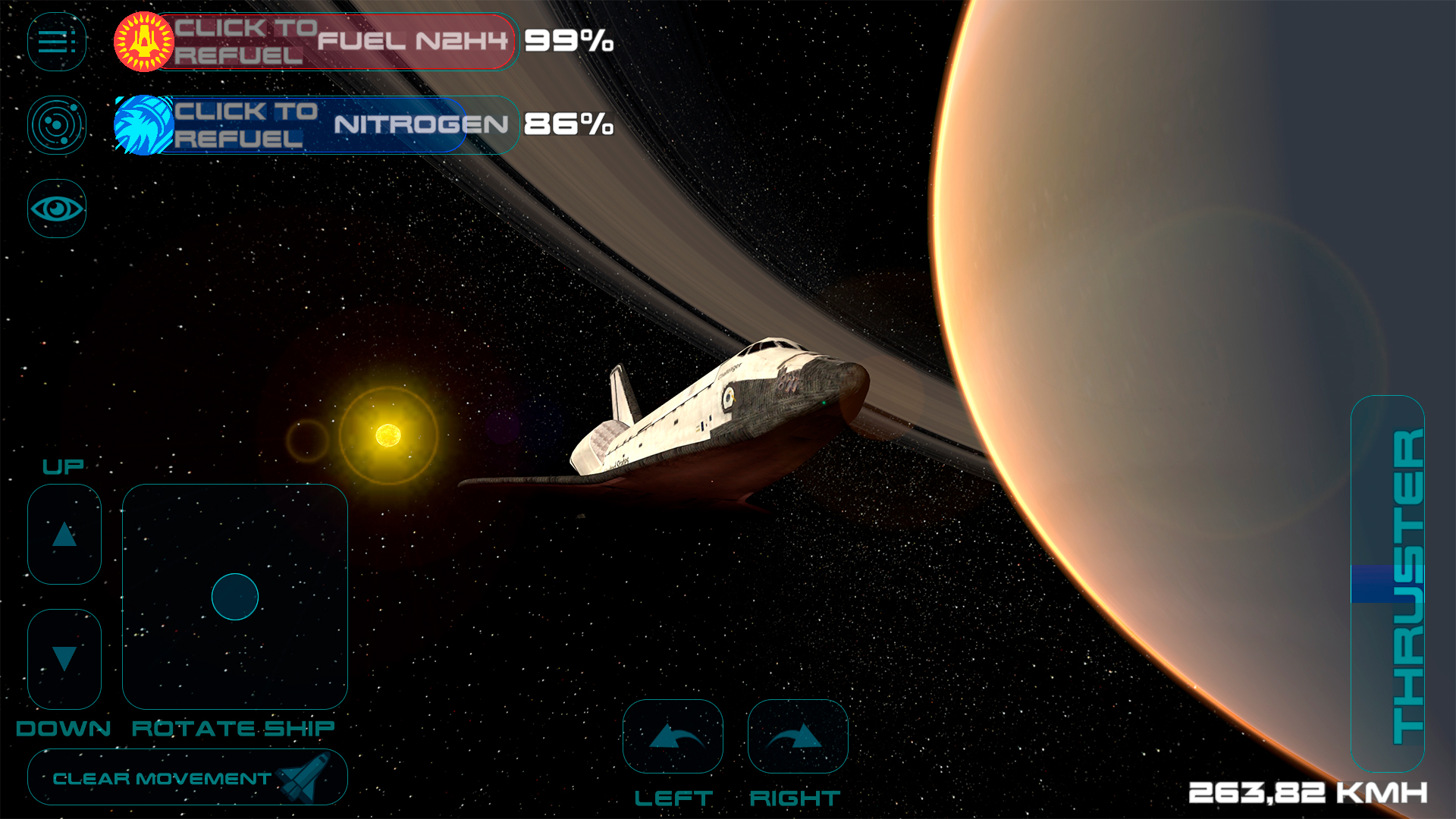
Task: Toggle the eye camera view icon
Action: [x=55, y=209]
